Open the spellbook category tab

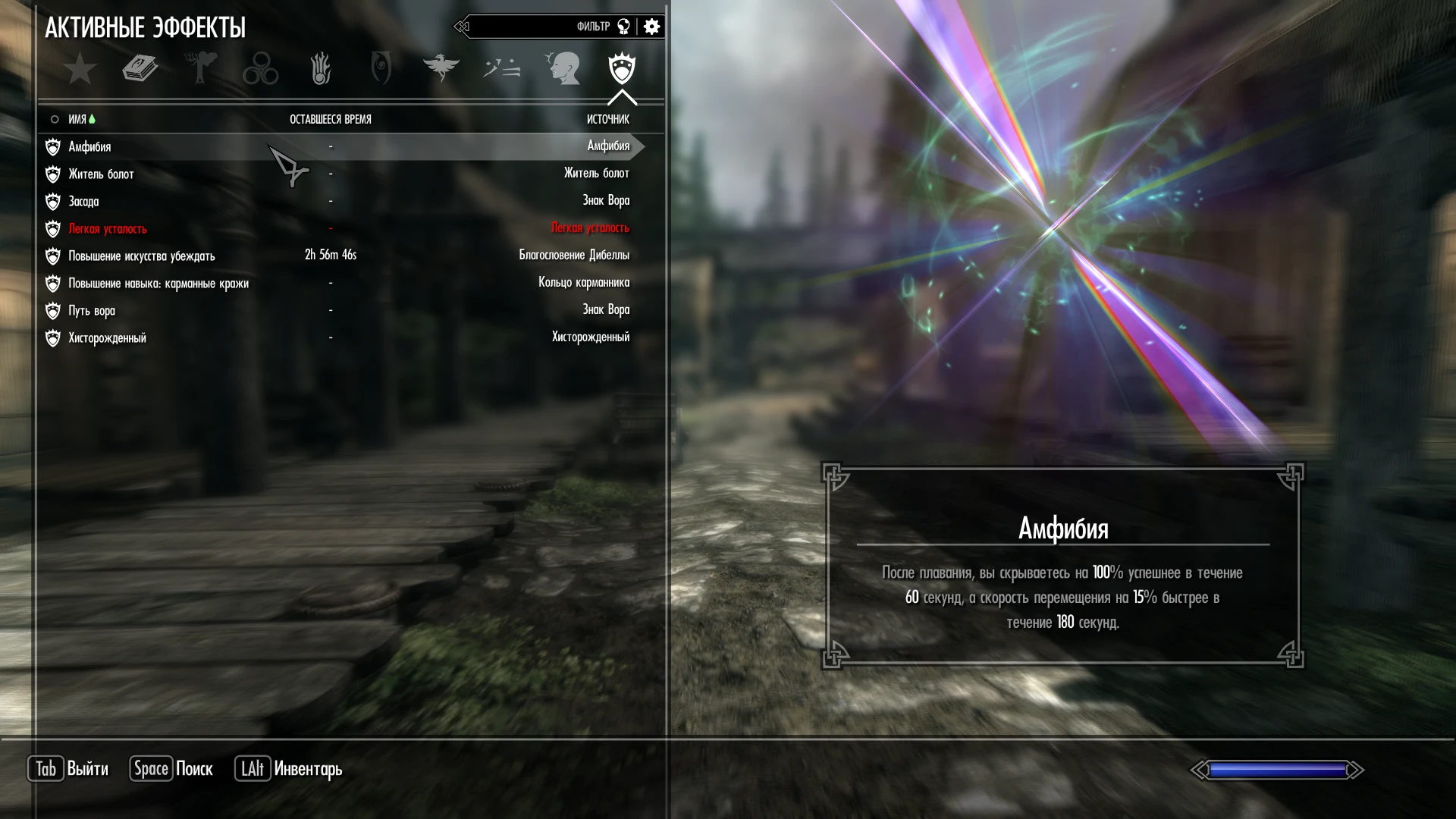coord(140,69)
